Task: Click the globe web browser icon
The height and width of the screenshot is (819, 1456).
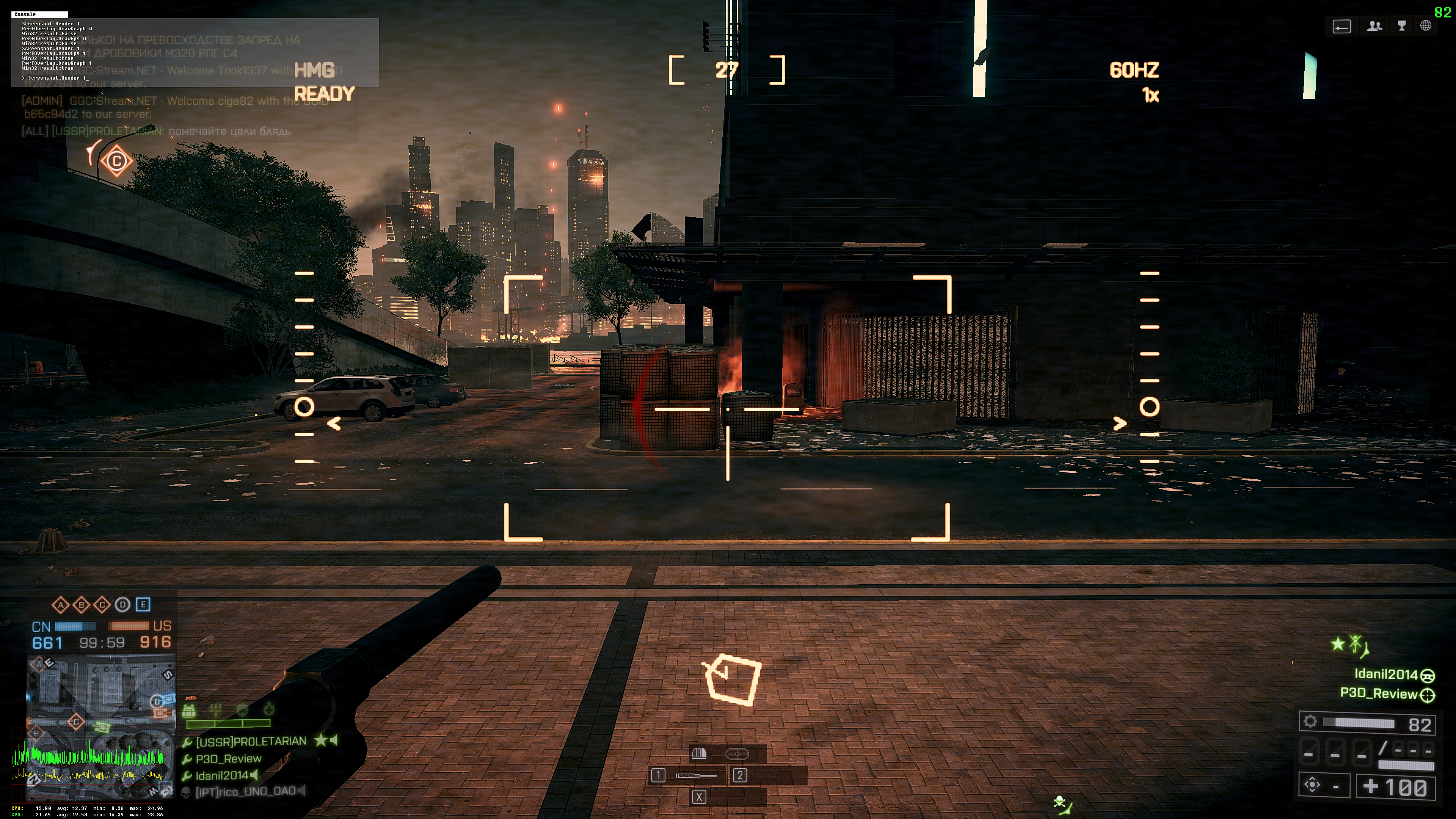Action: [x=1426, y=26]
